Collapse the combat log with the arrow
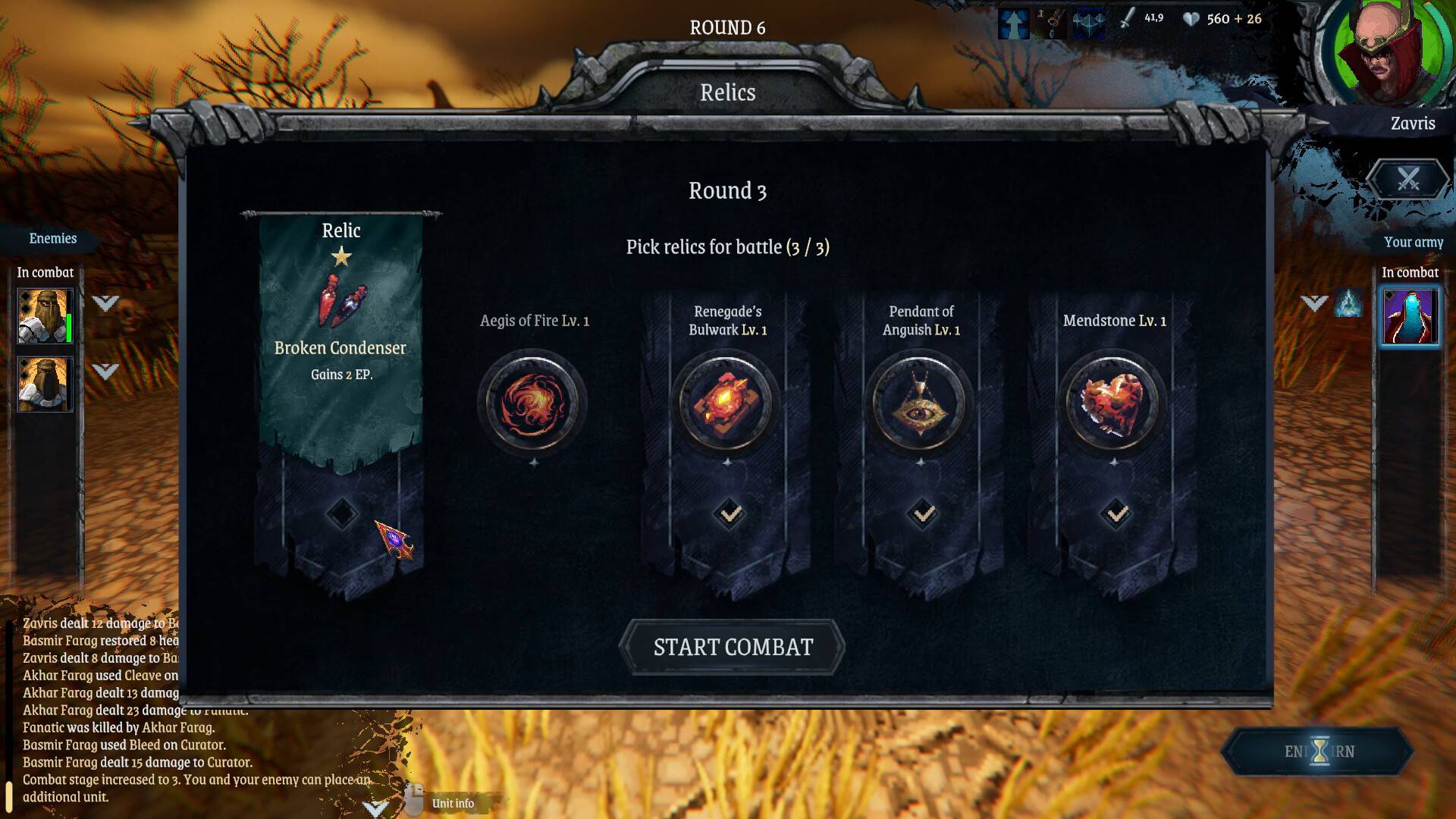The height and width of the screenshot is (819, 1456). pos(375,807)
